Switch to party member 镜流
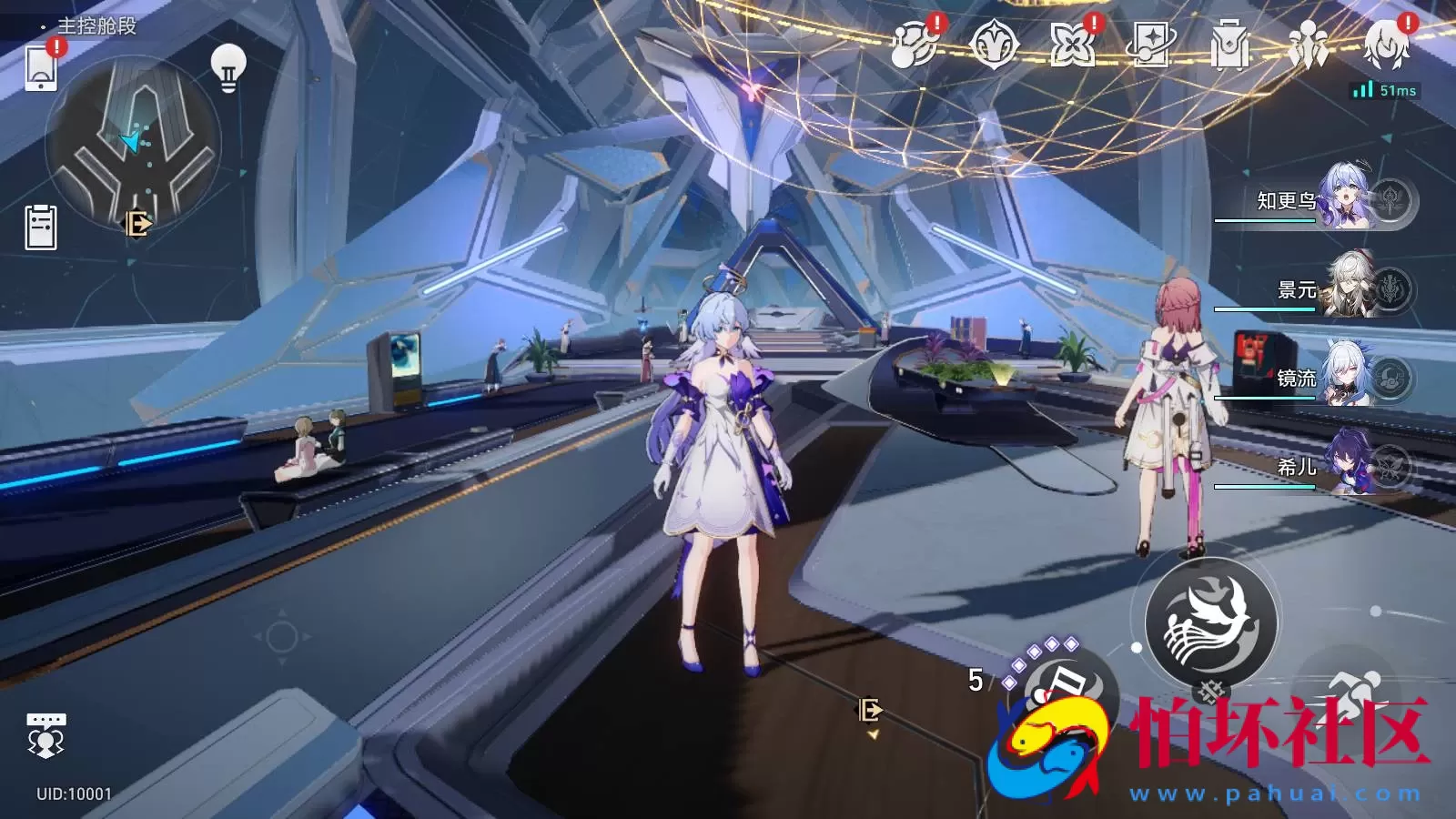The image size is (1456, 819). tap(1319, 377)
